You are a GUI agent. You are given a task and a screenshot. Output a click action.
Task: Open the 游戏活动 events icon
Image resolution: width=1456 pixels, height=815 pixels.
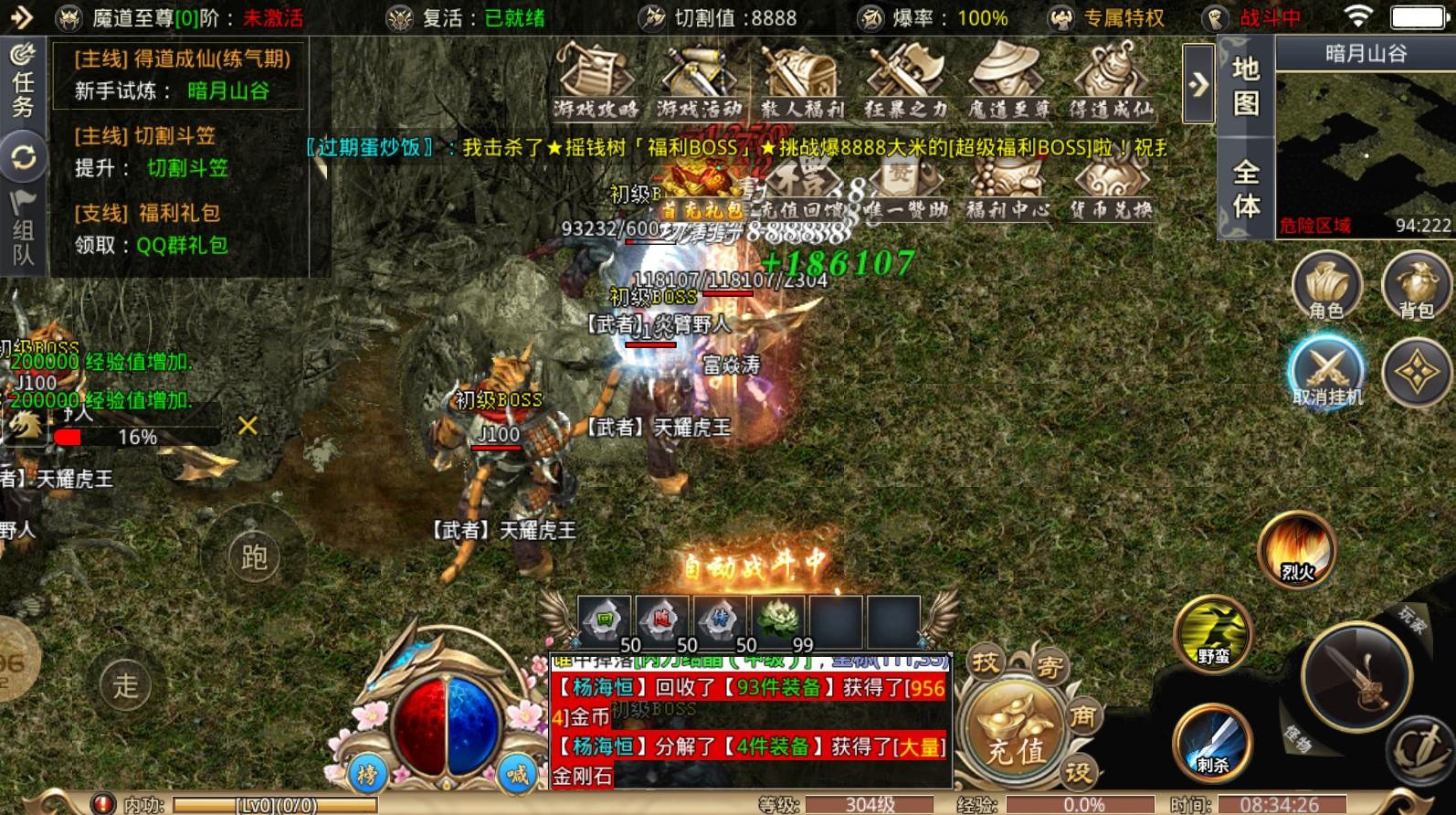point(699,80)
